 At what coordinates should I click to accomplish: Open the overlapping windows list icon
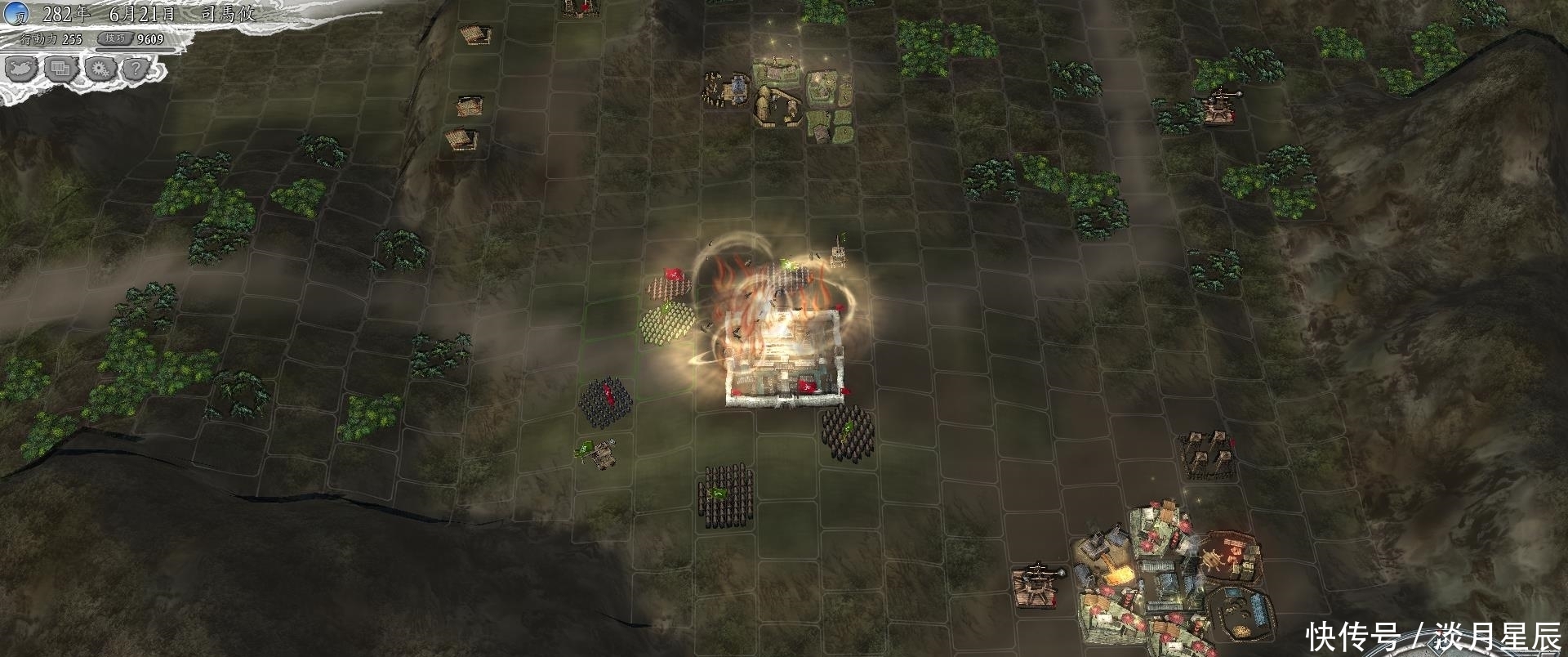(x=61, y=69)
